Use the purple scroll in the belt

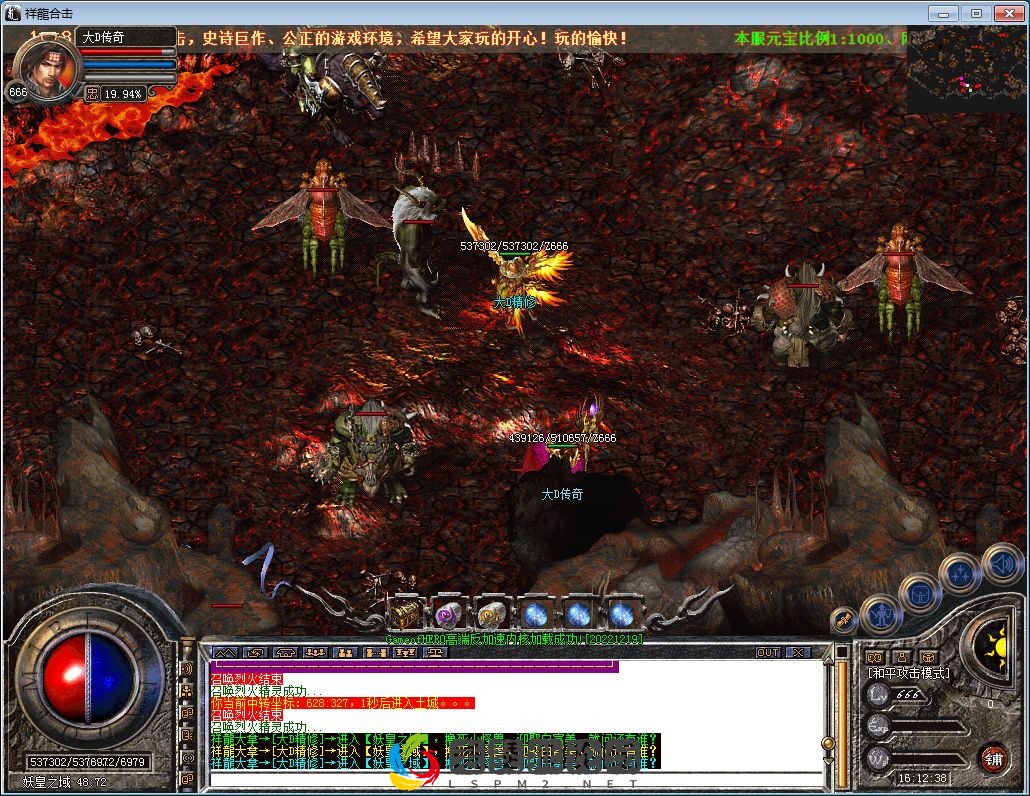pyautogui.click(x=448, y=613)
